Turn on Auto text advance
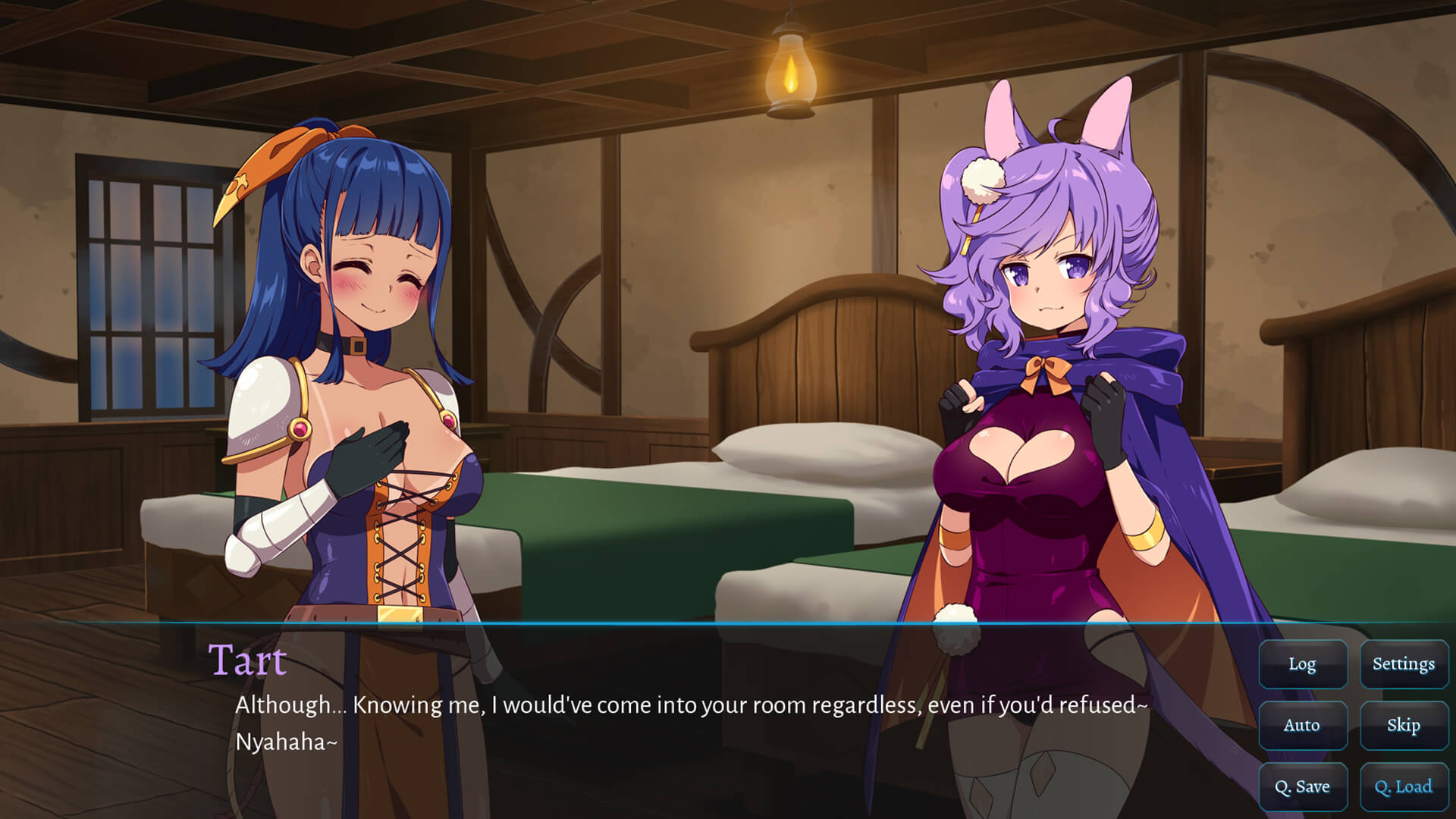This screenshot has width=1456, height=819. point(1302,726)
